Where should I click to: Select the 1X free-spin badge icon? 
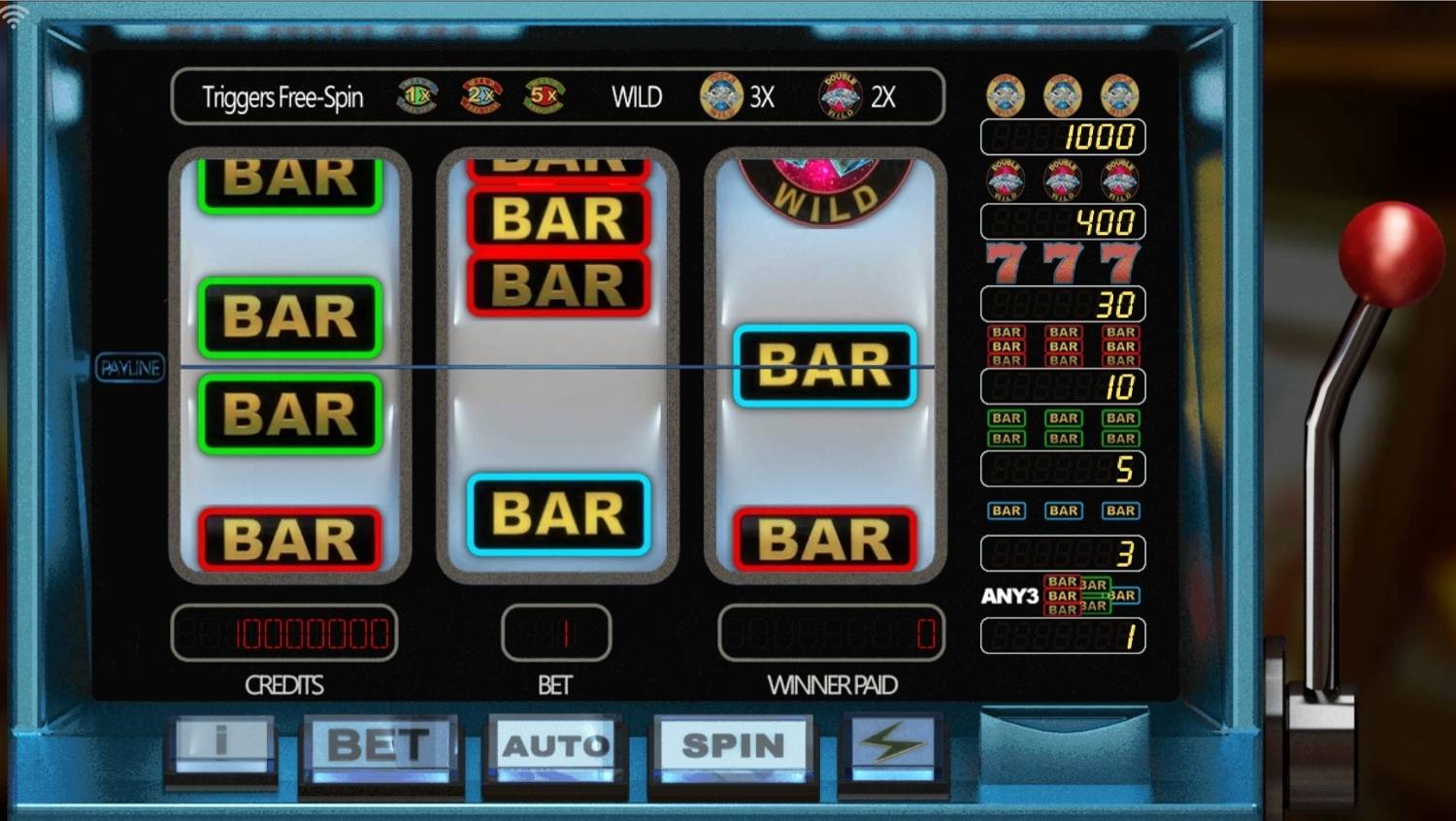click(415, 96)
